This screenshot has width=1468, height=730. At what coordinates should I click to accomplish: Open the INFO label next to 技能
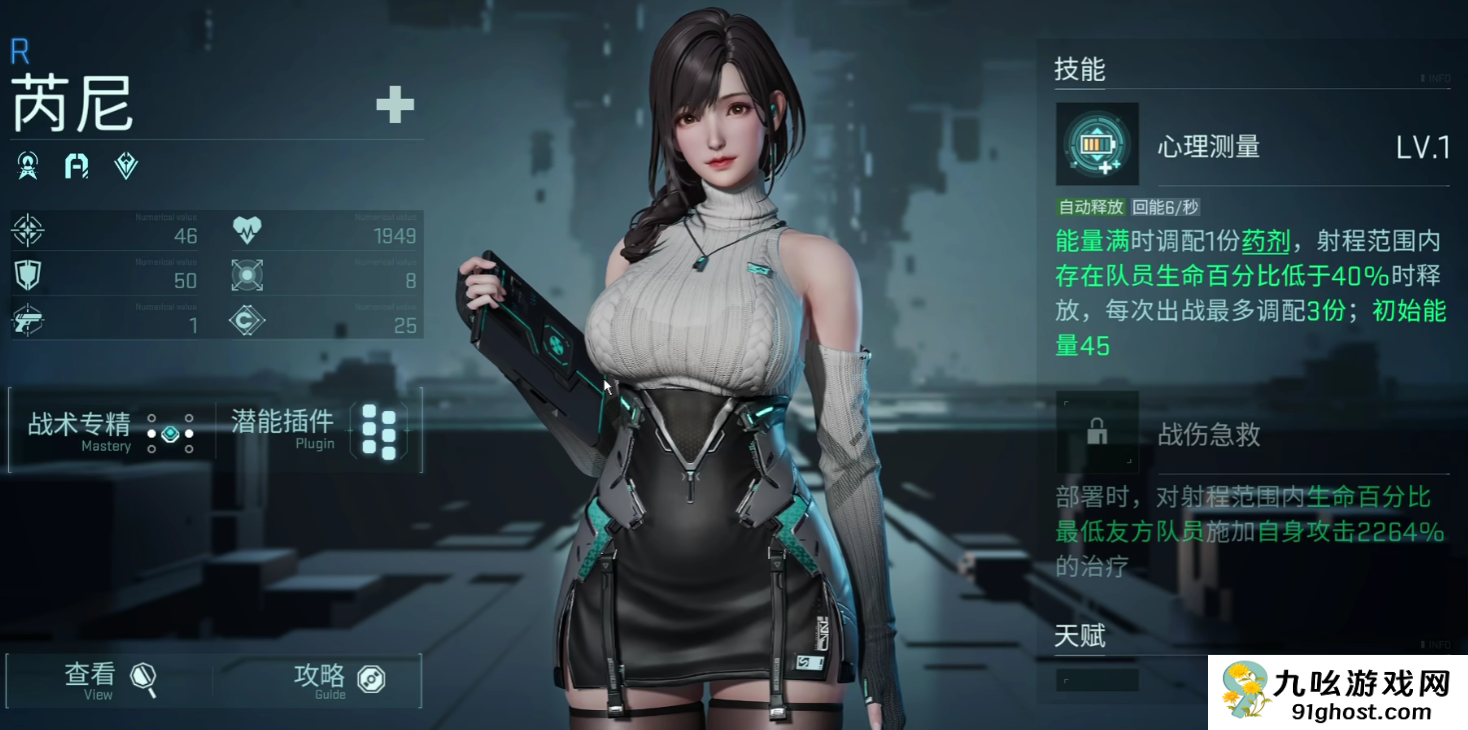pyautogui.click(x=1435, y=78)
